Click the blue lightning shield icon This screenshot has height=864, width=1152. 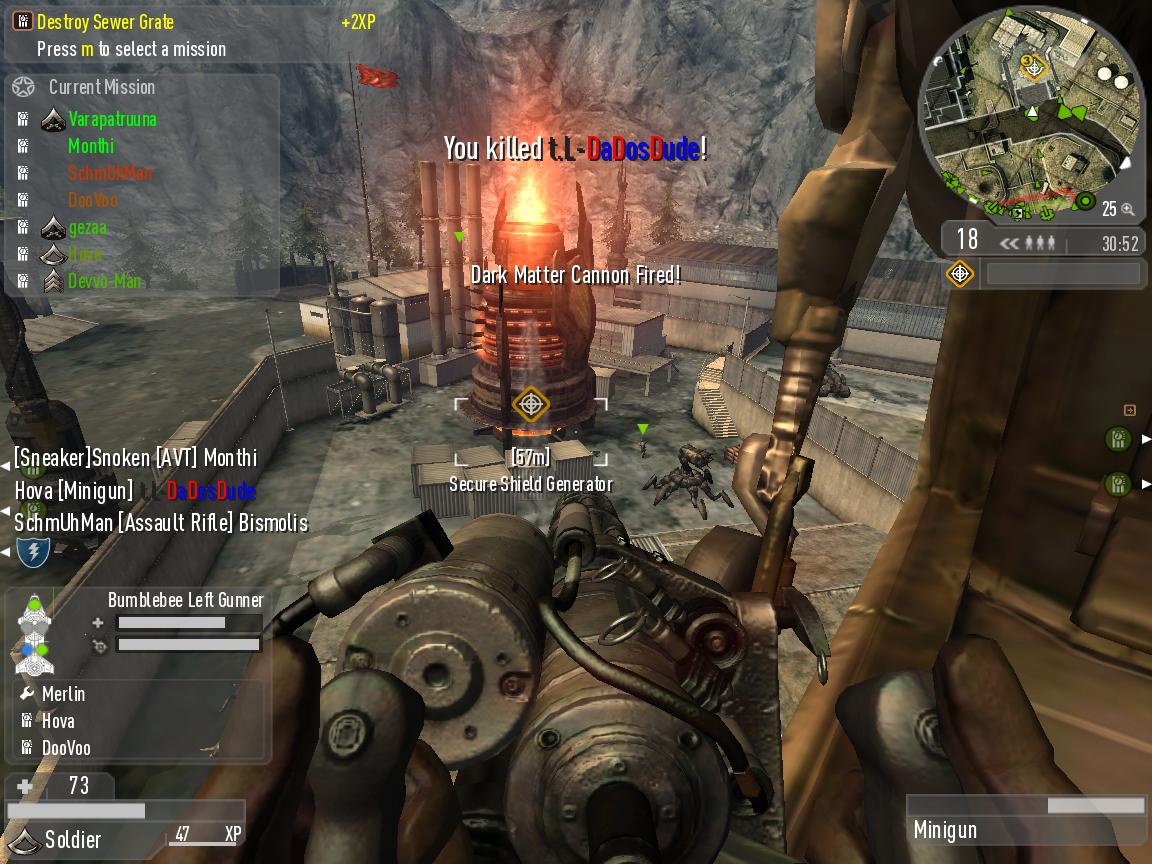[34, 551]
